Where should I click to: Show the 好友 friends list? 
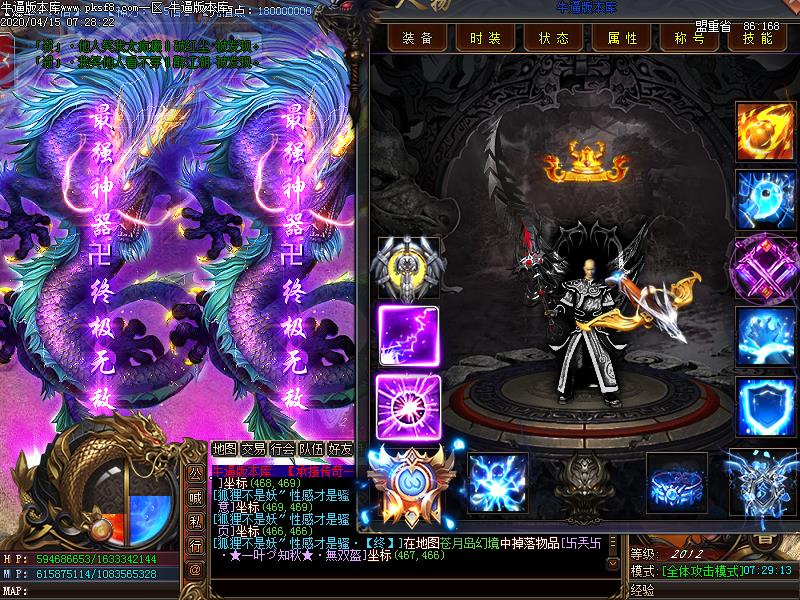point(341,449)
